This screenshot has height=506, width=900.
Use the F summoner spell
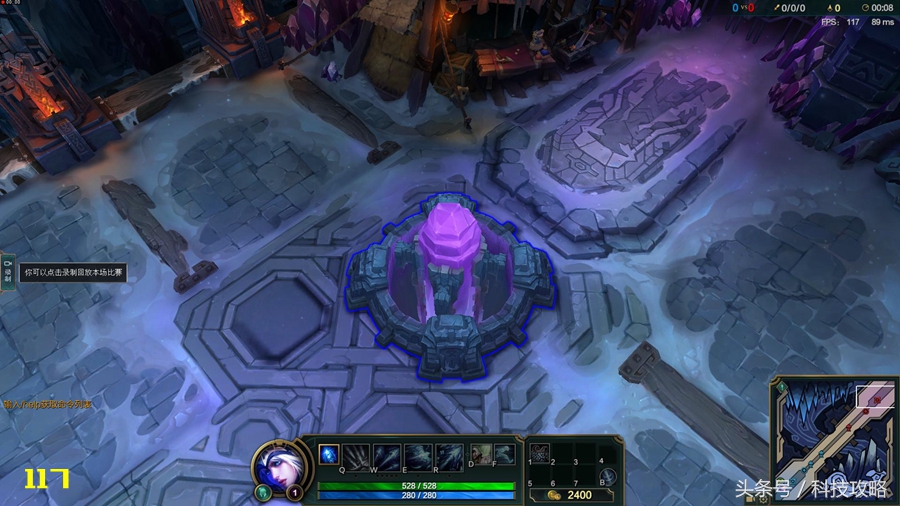[504, 455]
